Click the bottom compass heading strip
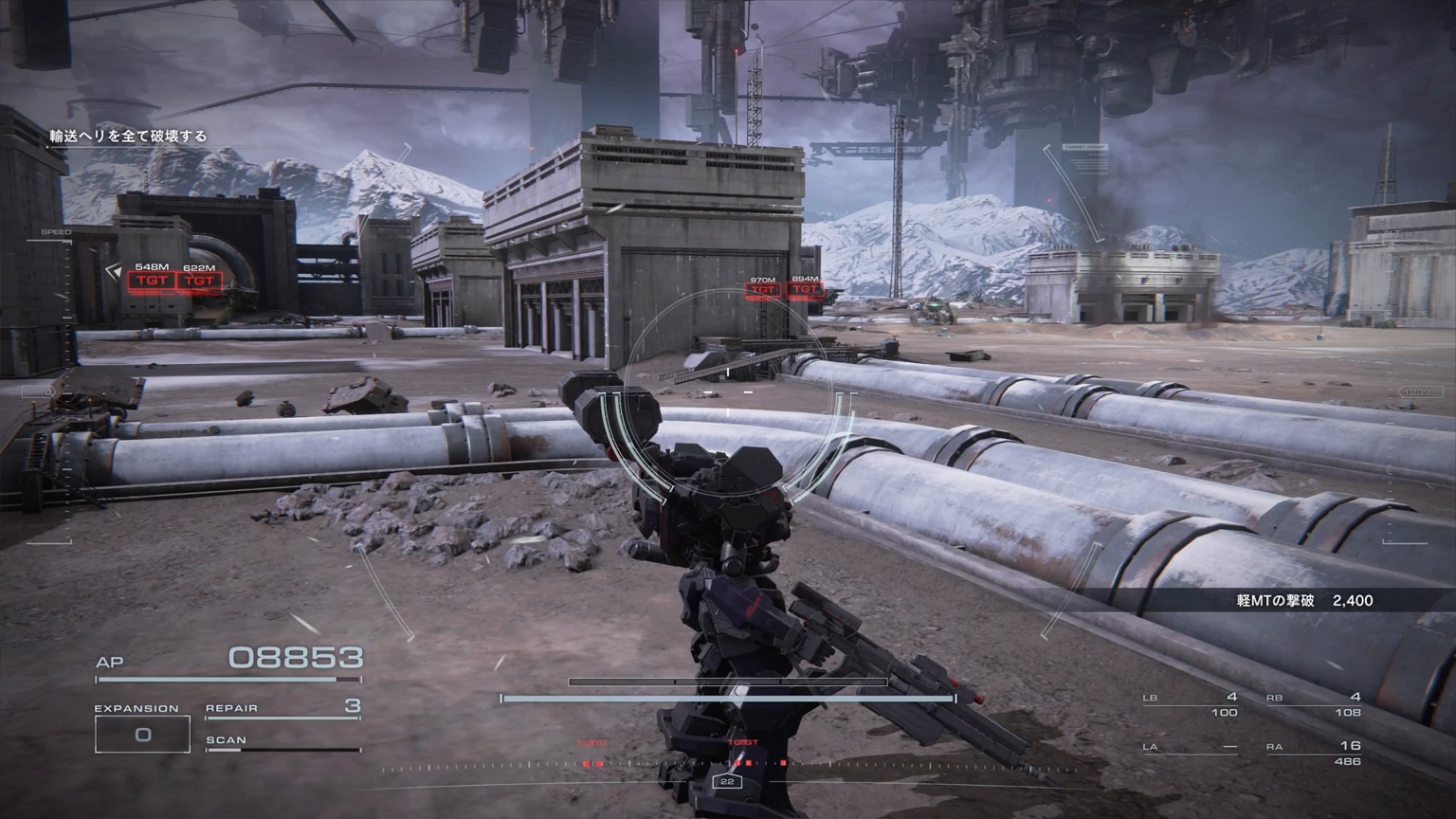 pos(727,768)
